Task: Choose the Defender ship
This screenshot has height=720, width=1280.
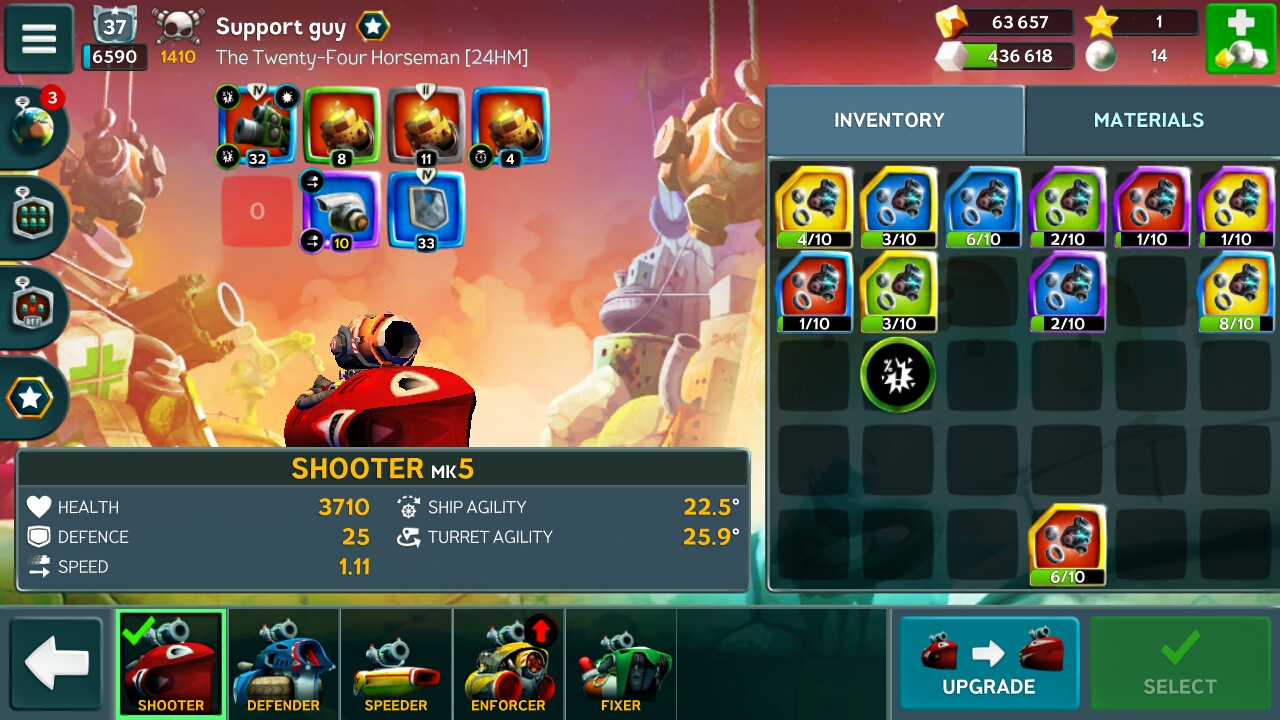Action: [x=283, y=665]
